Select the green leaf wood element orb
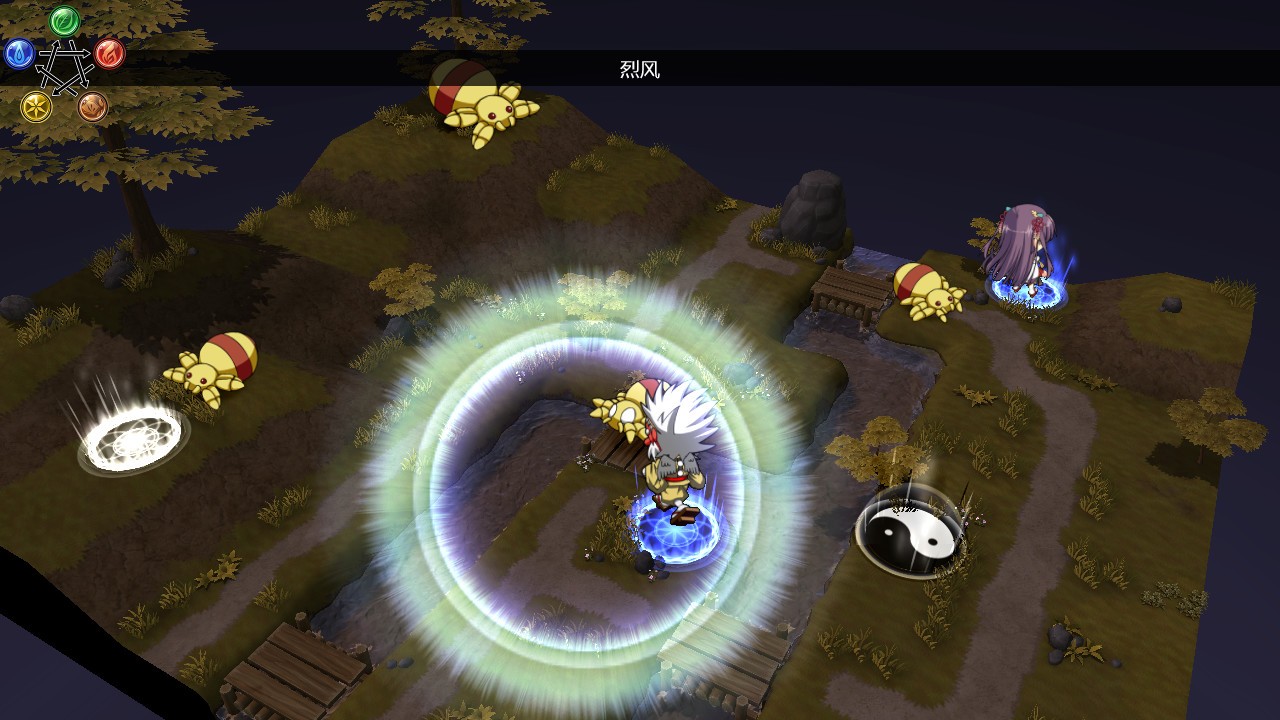Screen dimensions: 1280x720 [65, 20]
